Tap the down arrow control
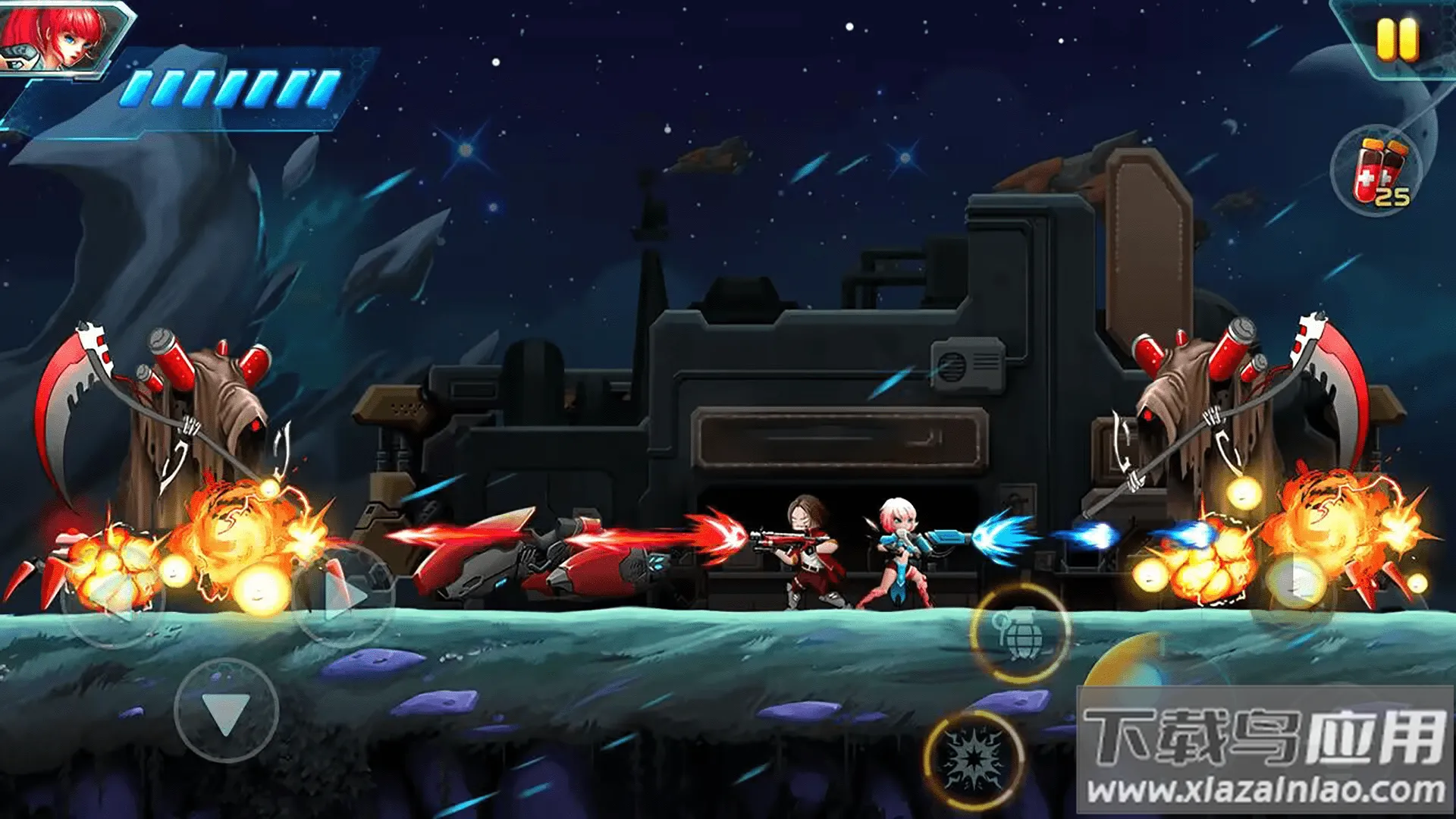Image resolution: width=1456 pixels, height=819 pixels. (226, 711)
